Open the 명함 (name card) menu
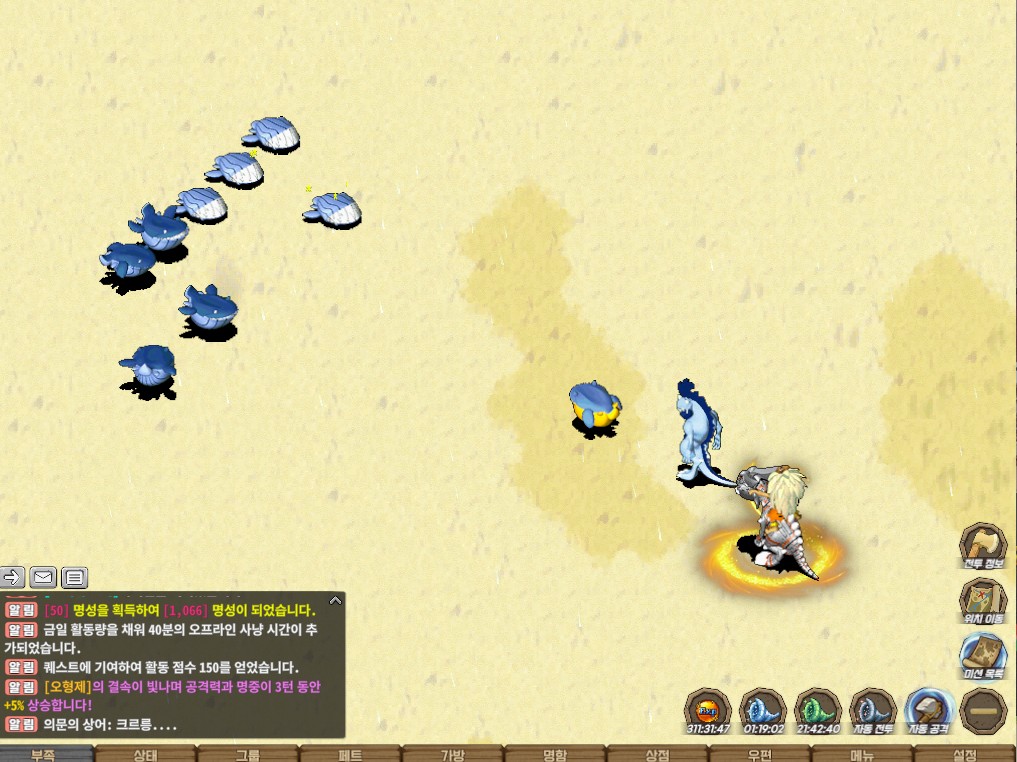The height and width of the screenshot is (762, 1017). [x=554, y=754]
